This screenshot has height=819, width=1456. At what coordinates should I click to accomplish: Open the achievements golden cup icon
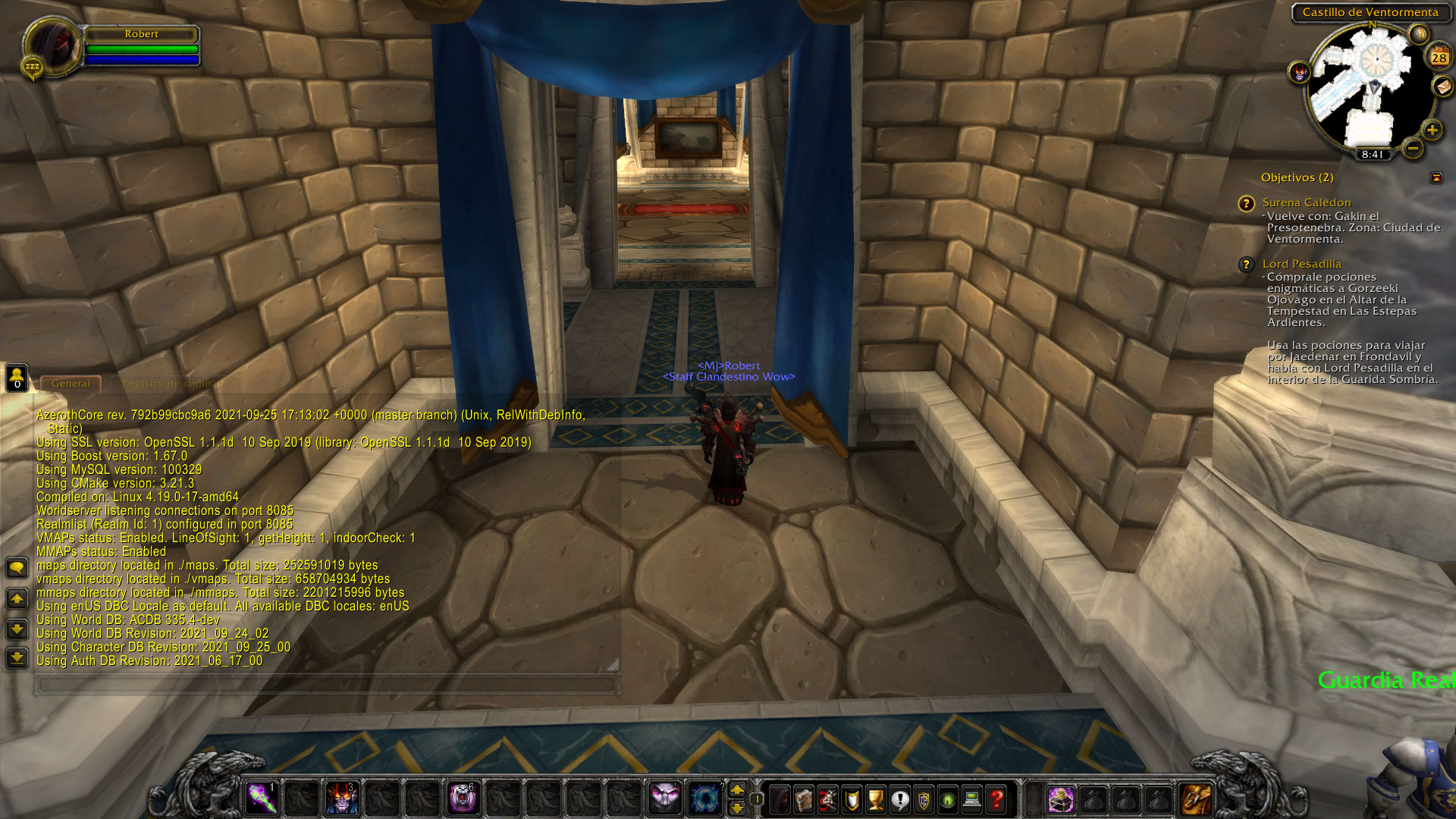pyautogui.click(x=874, y=799)
